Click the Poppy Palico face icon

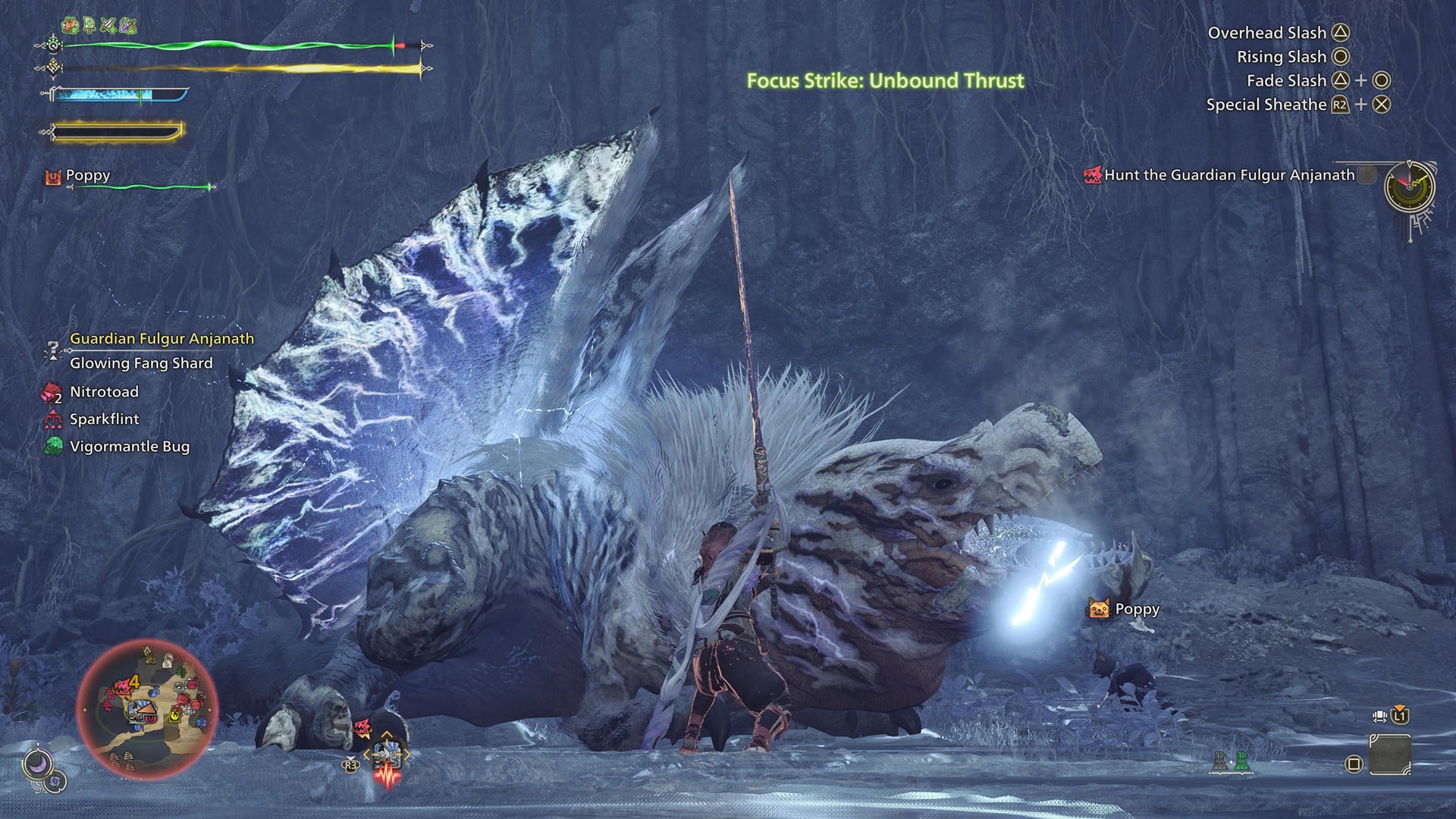click(x=1097, y=609)
